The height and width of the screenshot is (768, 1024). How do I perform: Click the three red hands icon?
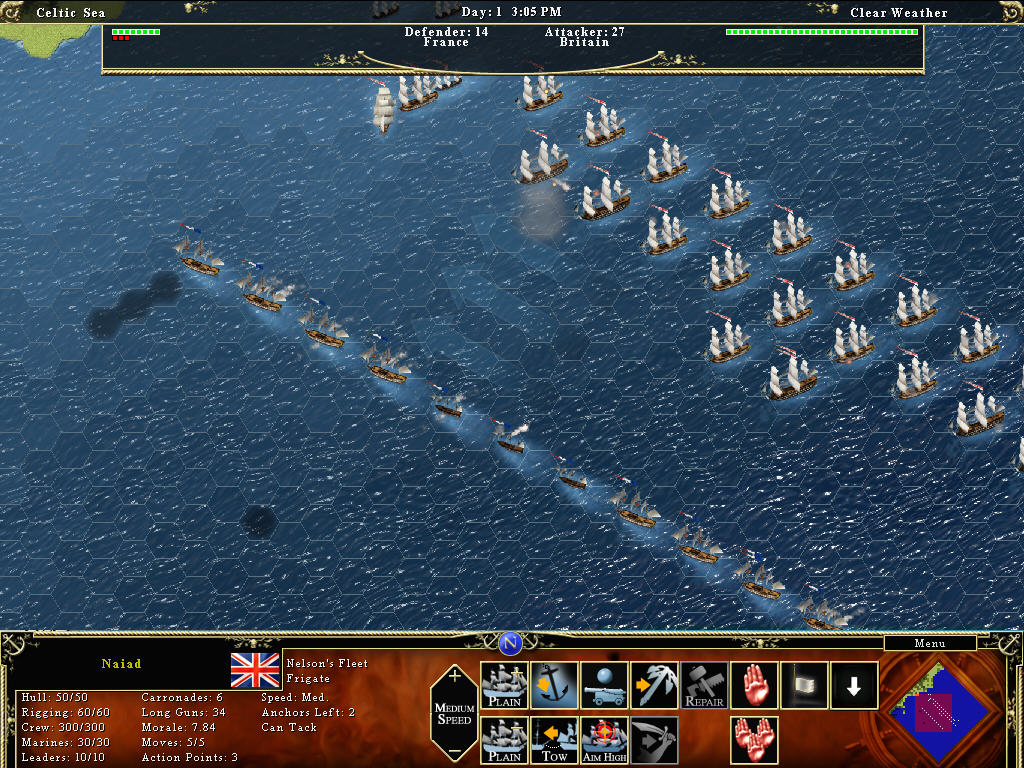tap(754, 740)
